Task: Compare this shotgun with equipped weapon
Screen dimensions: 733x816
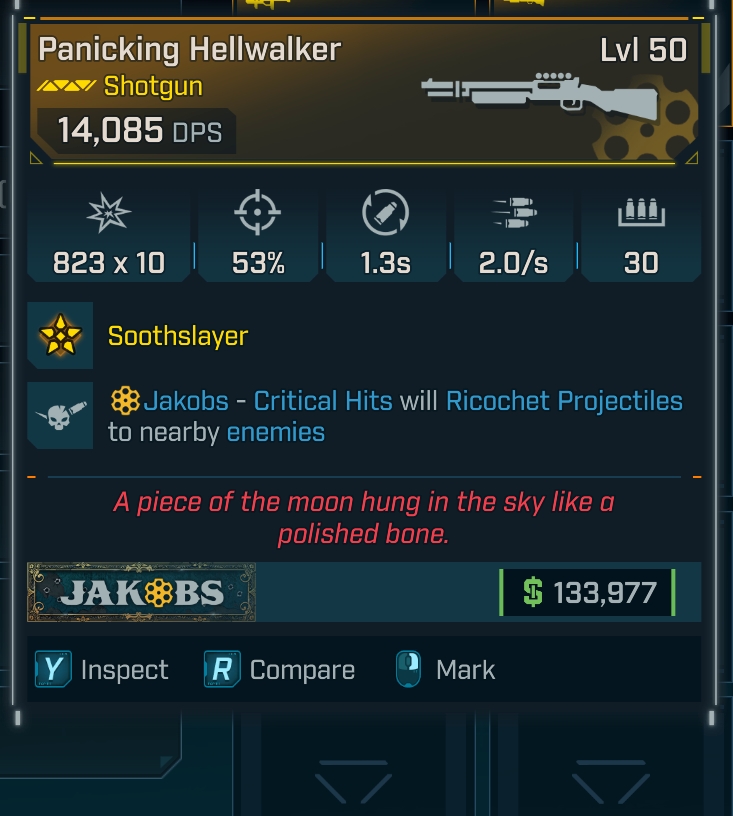Action: pyautogui.click(x=280, y=670)
